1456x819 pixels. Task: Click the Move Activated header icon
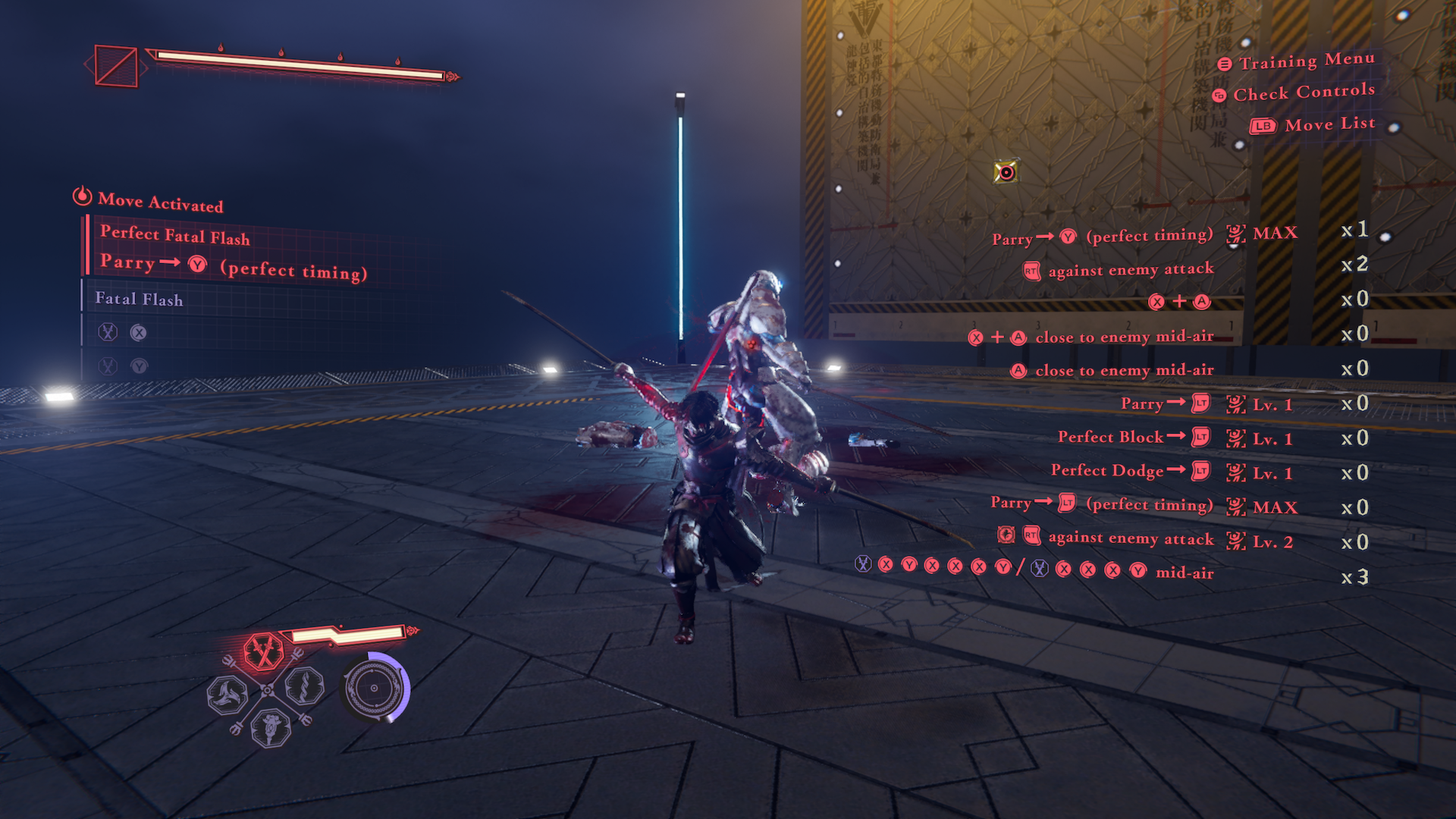point(82,196)
